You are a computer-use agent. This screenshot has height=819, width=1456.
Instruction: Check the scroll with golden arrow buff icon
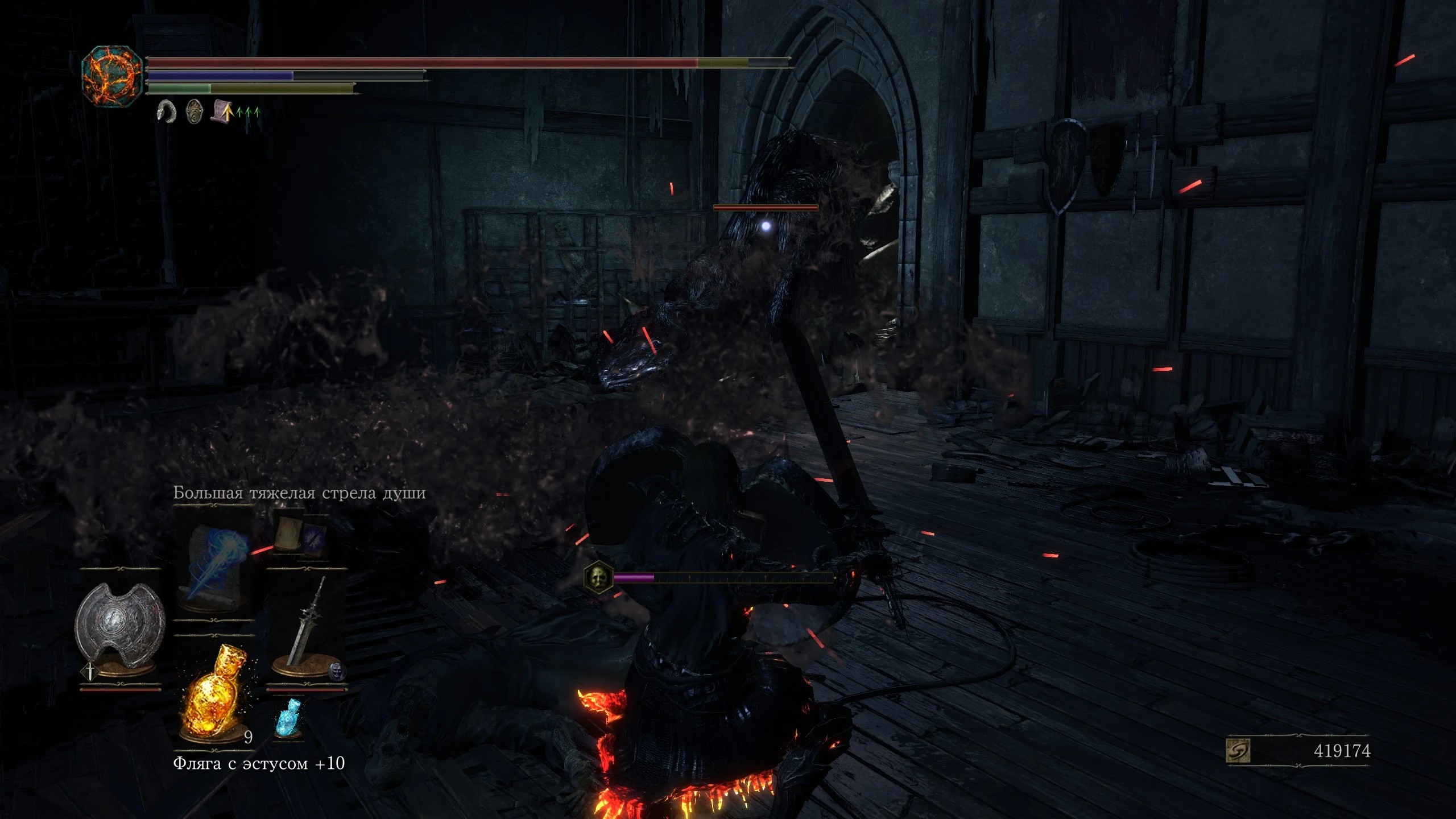pos(222,112)
